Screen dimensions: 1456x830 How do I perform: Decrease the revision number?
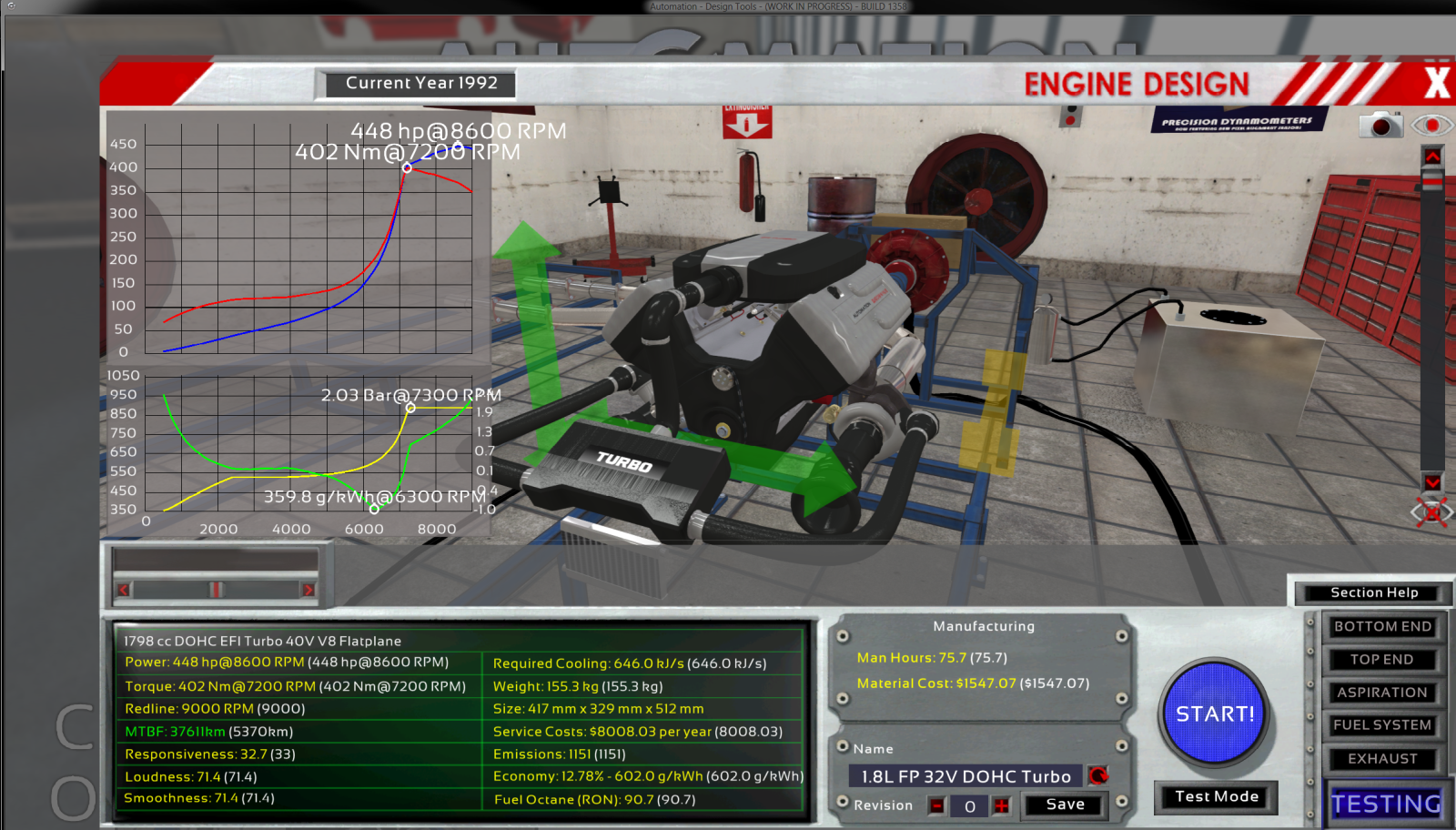(x=937, y=805)
